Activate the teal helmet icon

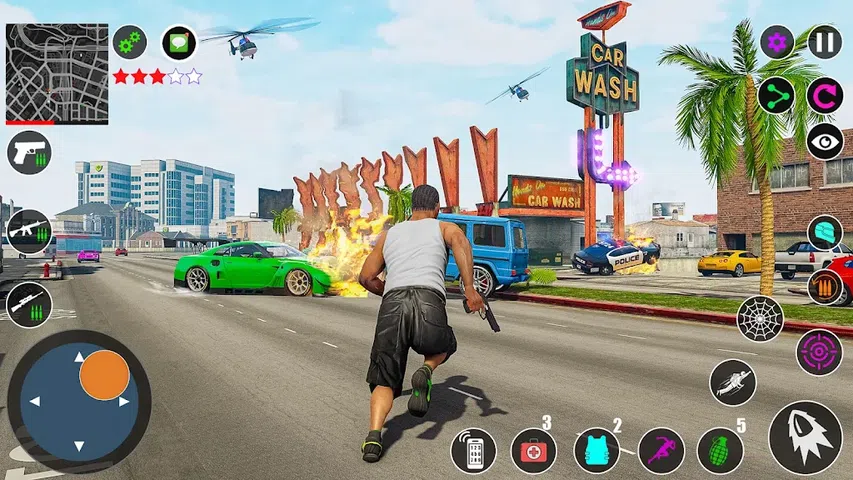[x=825, y=232]
